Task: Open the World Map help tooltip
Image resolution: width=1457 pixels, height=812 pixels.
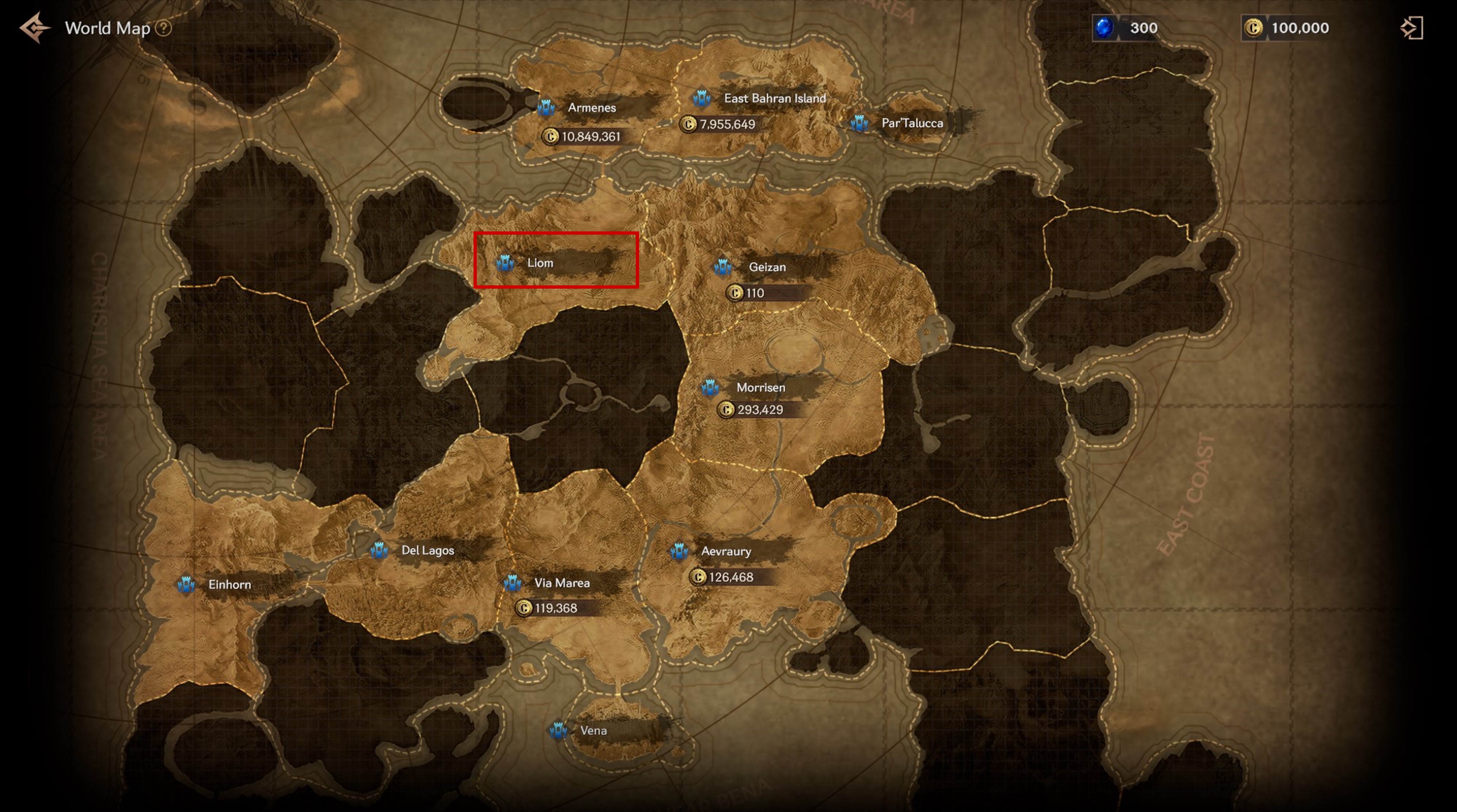Action: pyautogui.click(x=164, y=28)
